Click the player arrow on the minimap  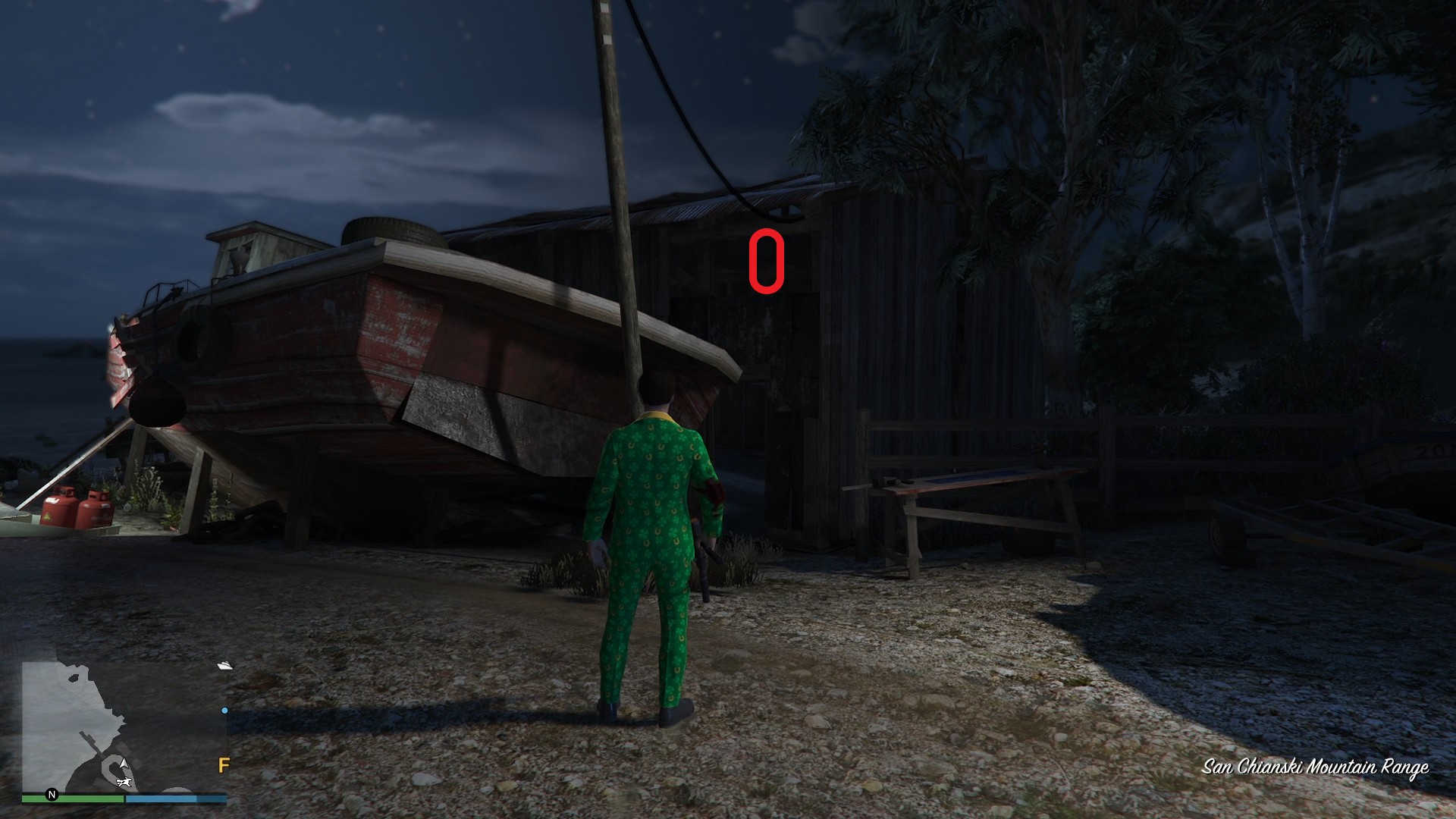click(x=124, y=763)
